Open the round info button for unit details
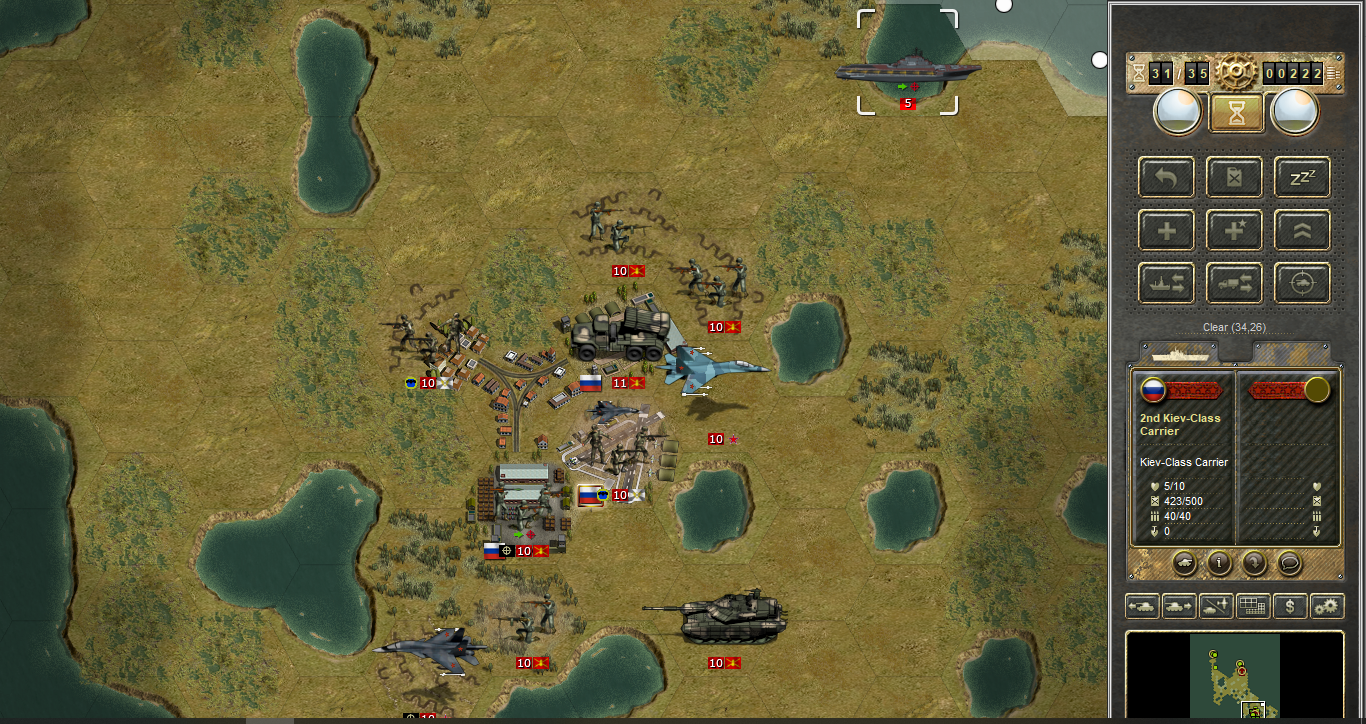Screen dimensions: 1366x724 [x=1219, y=563]
